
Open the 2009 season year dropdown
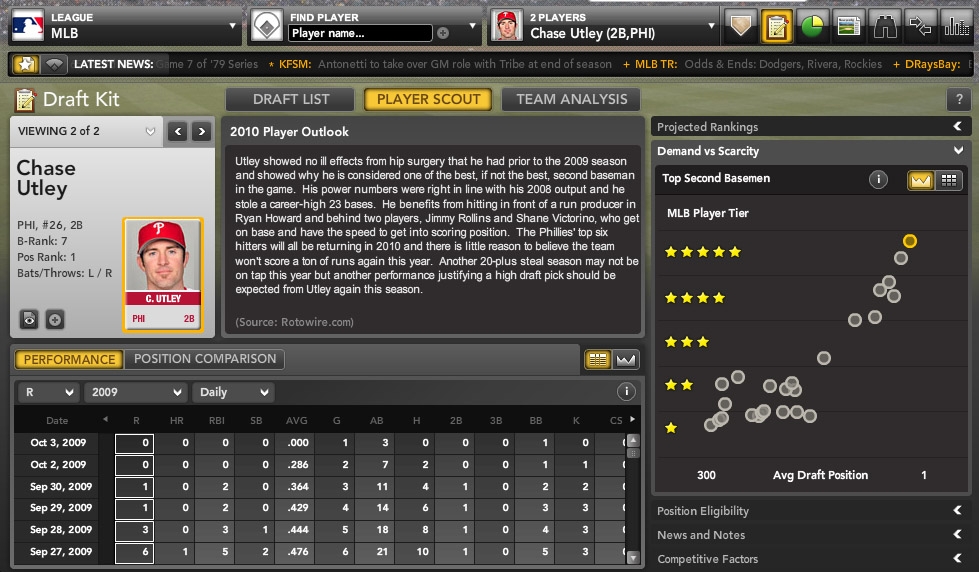135,392
